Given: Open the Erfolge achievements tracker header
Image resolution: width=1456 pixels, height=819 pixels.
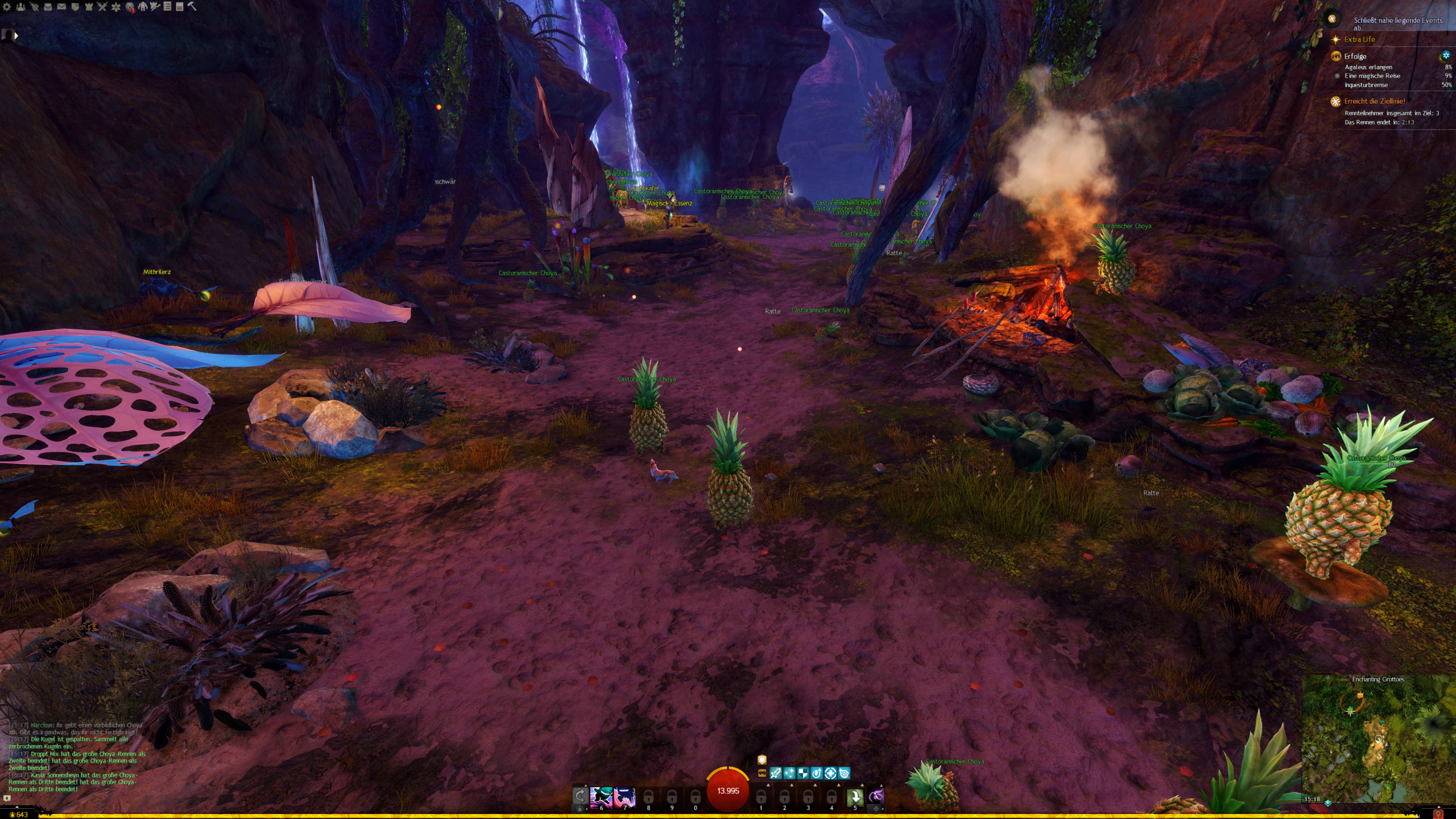Looking at the screenshot, I should (1355, 56).
